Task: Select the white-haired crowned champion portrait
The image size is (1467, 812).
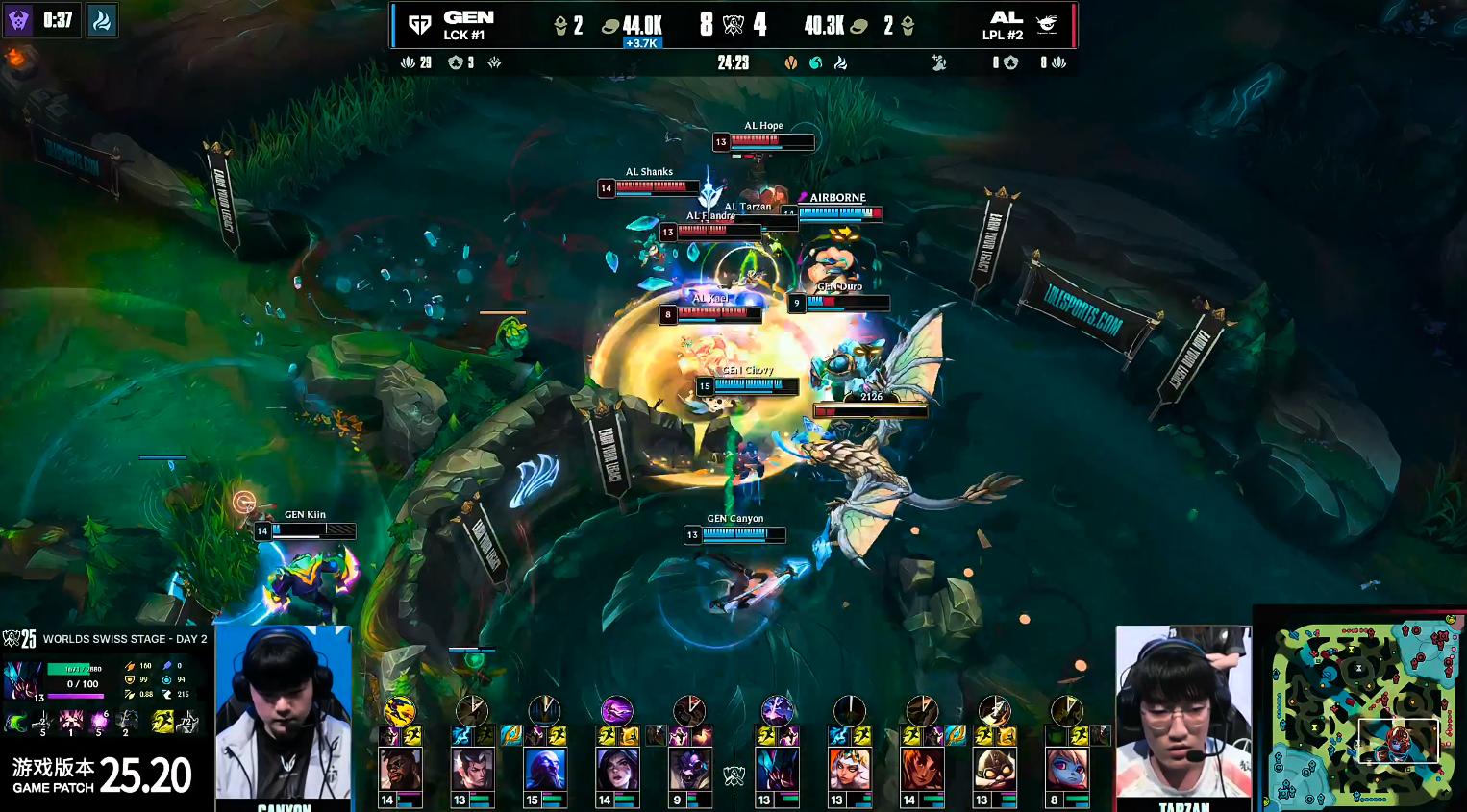Action: (x=850, y=771)
